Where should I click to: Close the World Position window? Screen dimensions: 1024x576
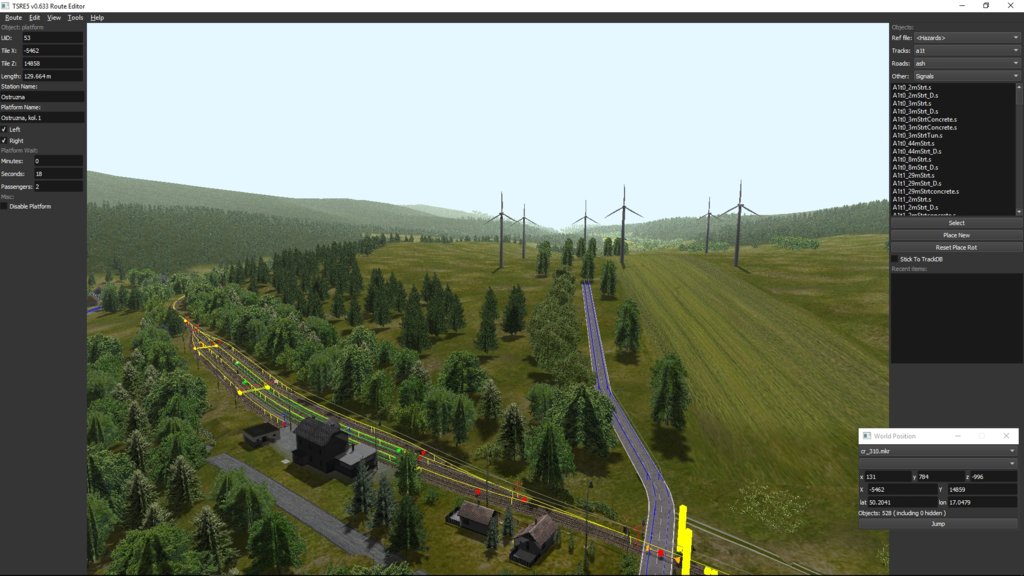point(1009,436)
